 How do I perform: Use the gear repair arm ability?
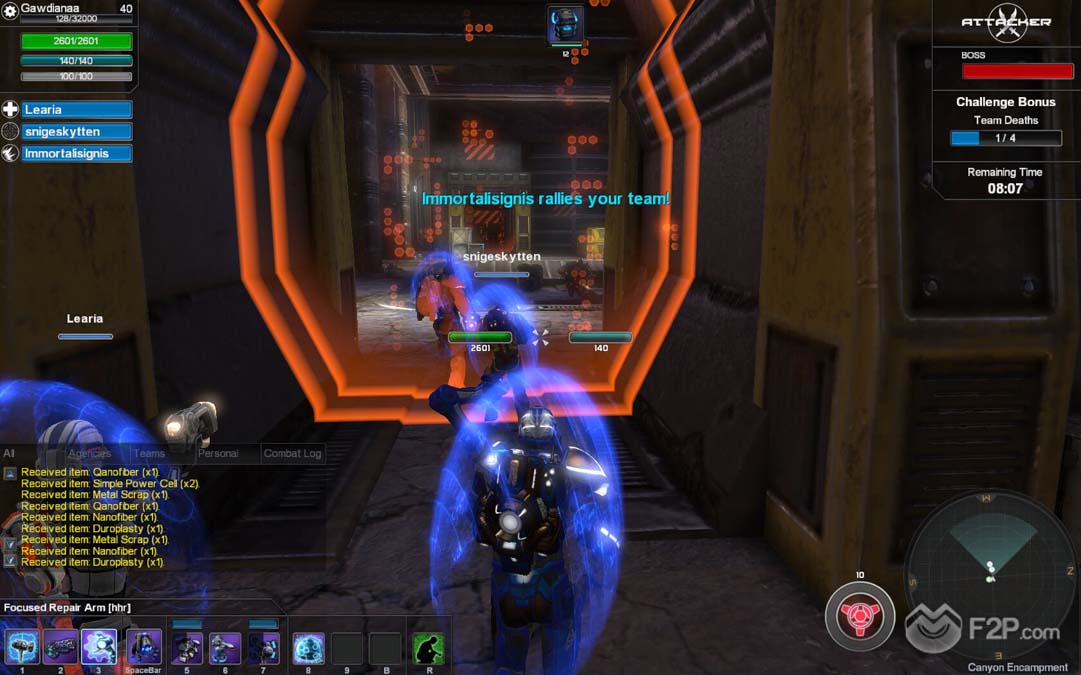99,648
